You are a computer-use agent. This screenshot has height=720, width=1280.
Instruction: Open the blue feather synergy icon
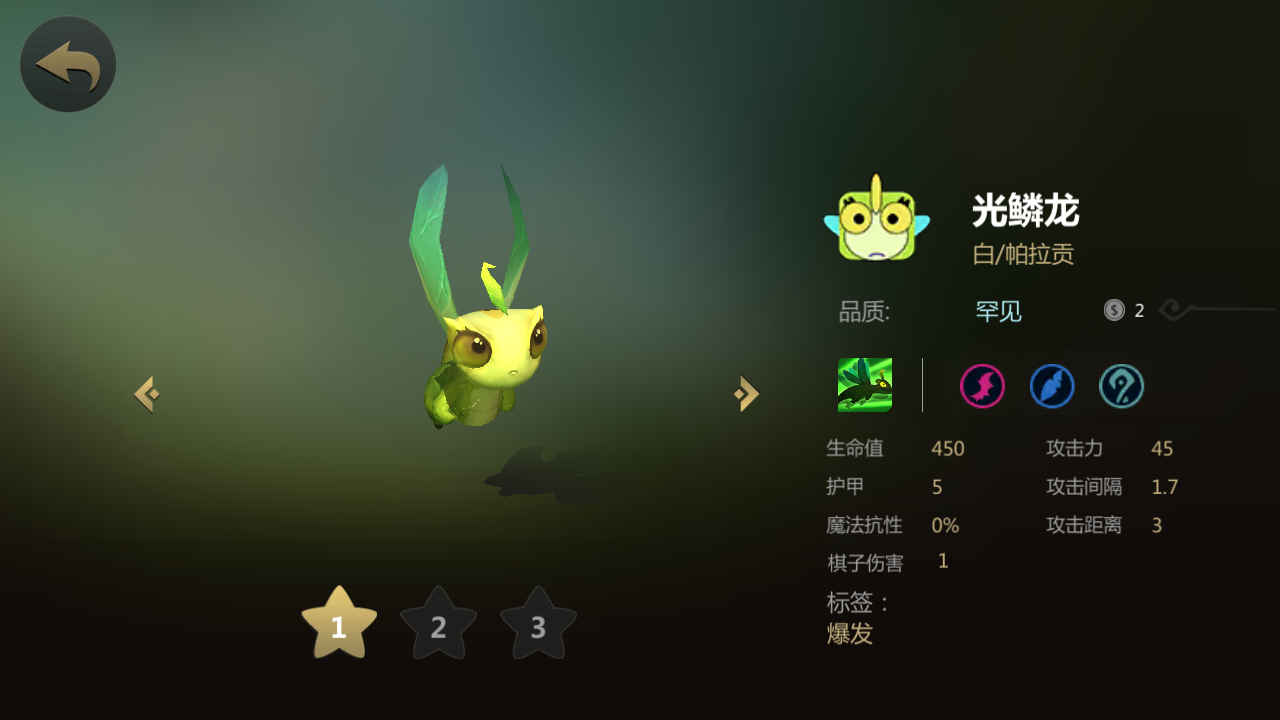point(1052,387)
